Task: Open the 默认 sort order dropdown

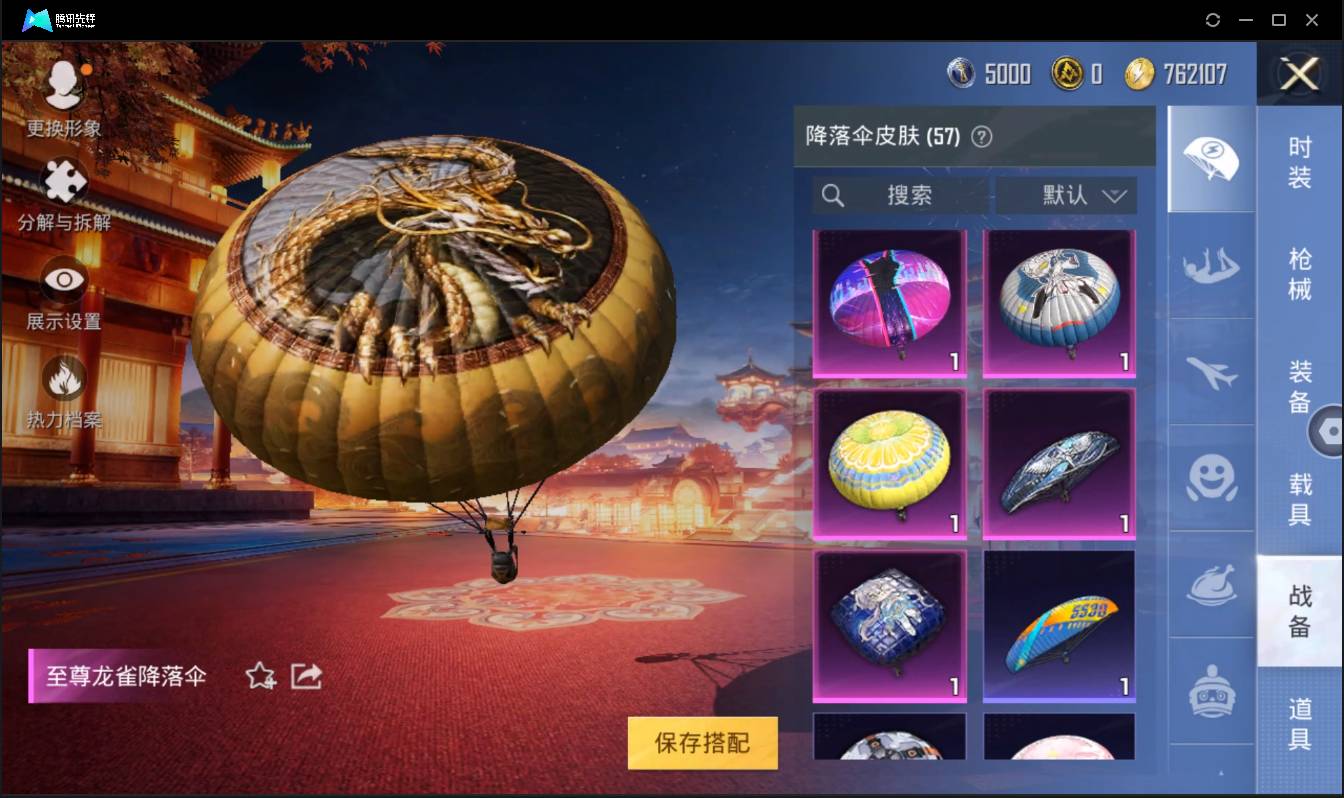Action: pyautogui.click(x=1066, y=196)
